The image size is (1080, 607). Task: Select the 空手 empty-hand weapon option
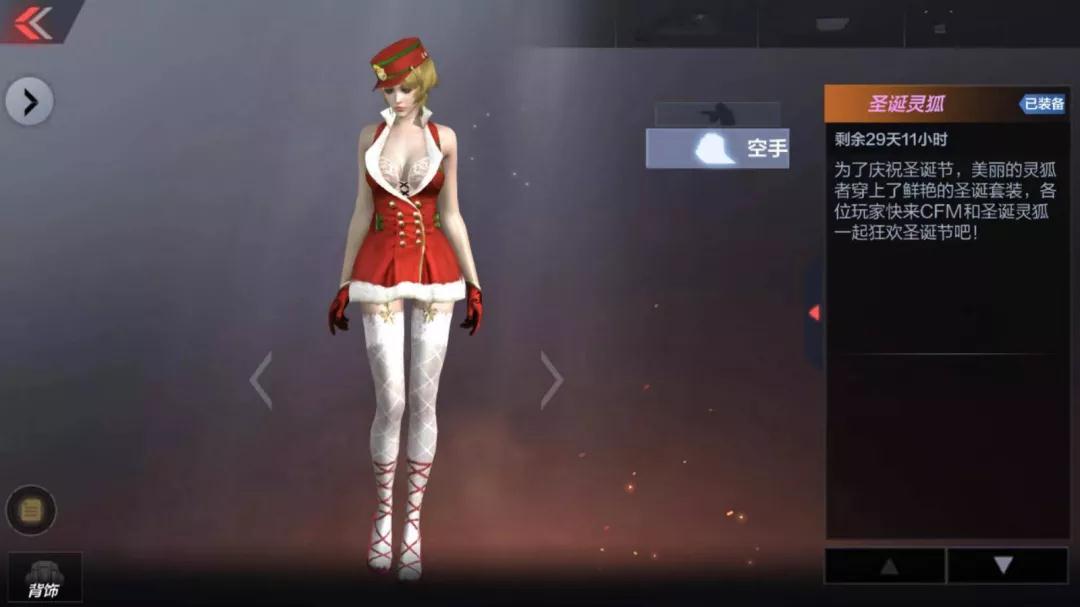[x=718, y=149]
